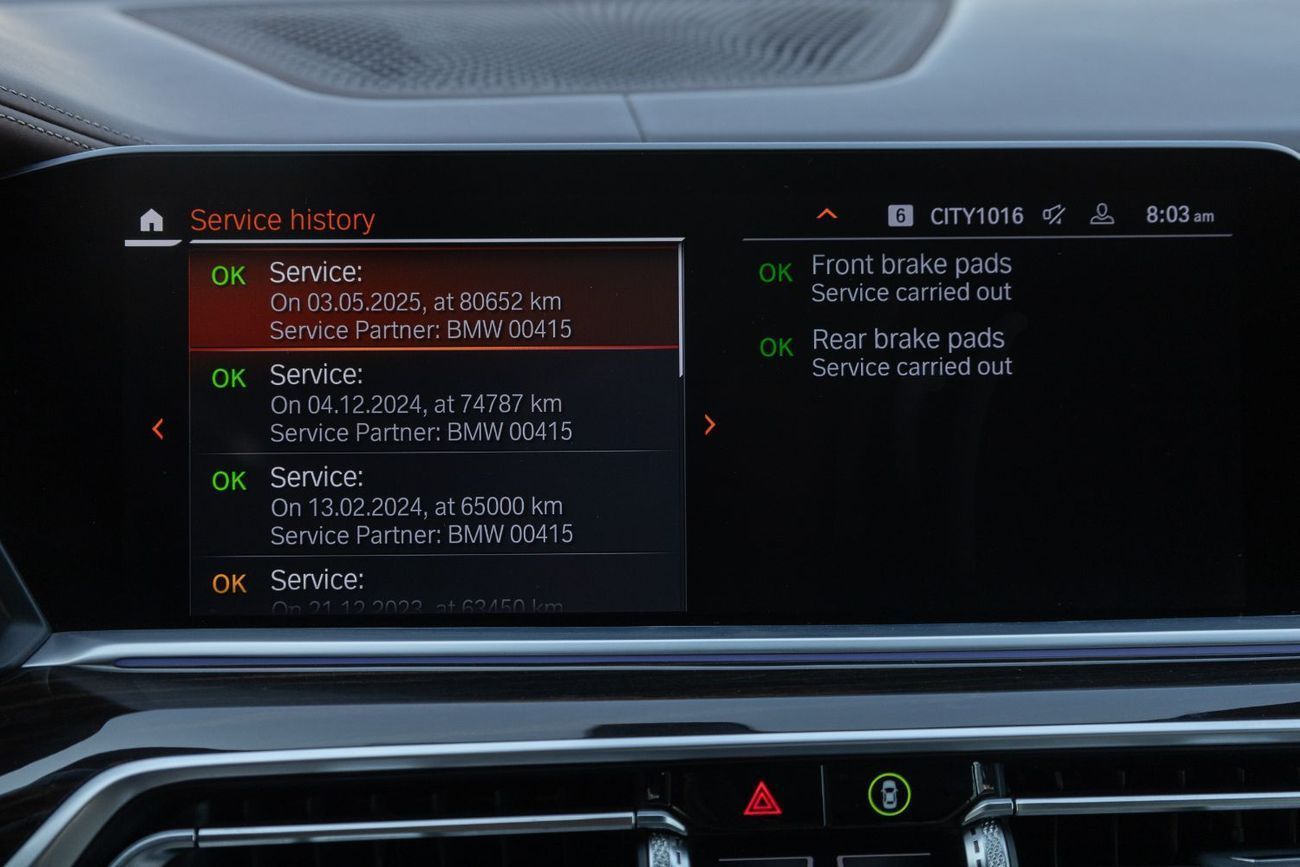Screen dimensions: 1300x867
Task: Collapse the status bar with orange chevron
Action: click(x=827, y=214)
